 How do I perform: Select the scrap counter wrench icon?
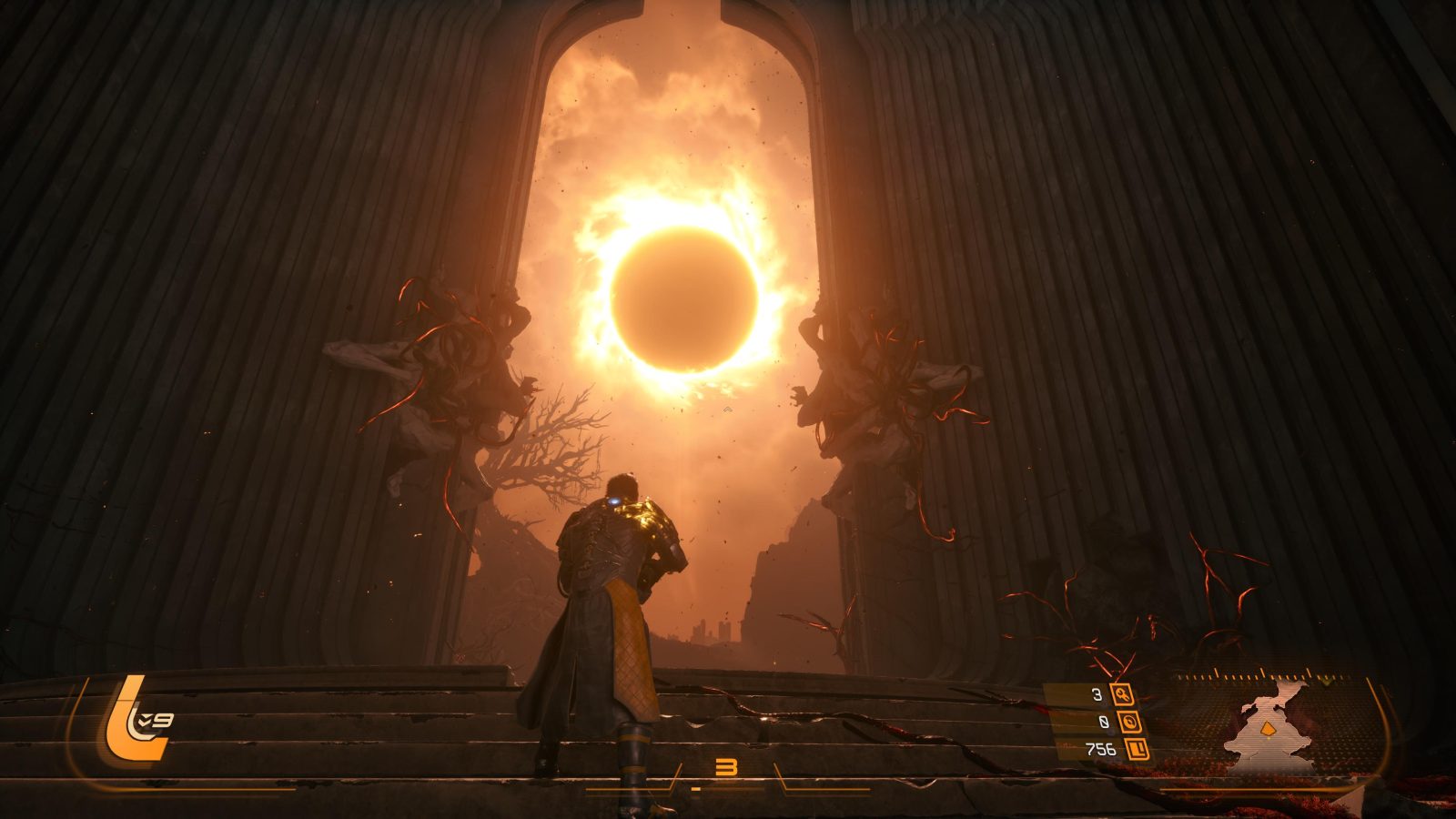click(1122, 696)
